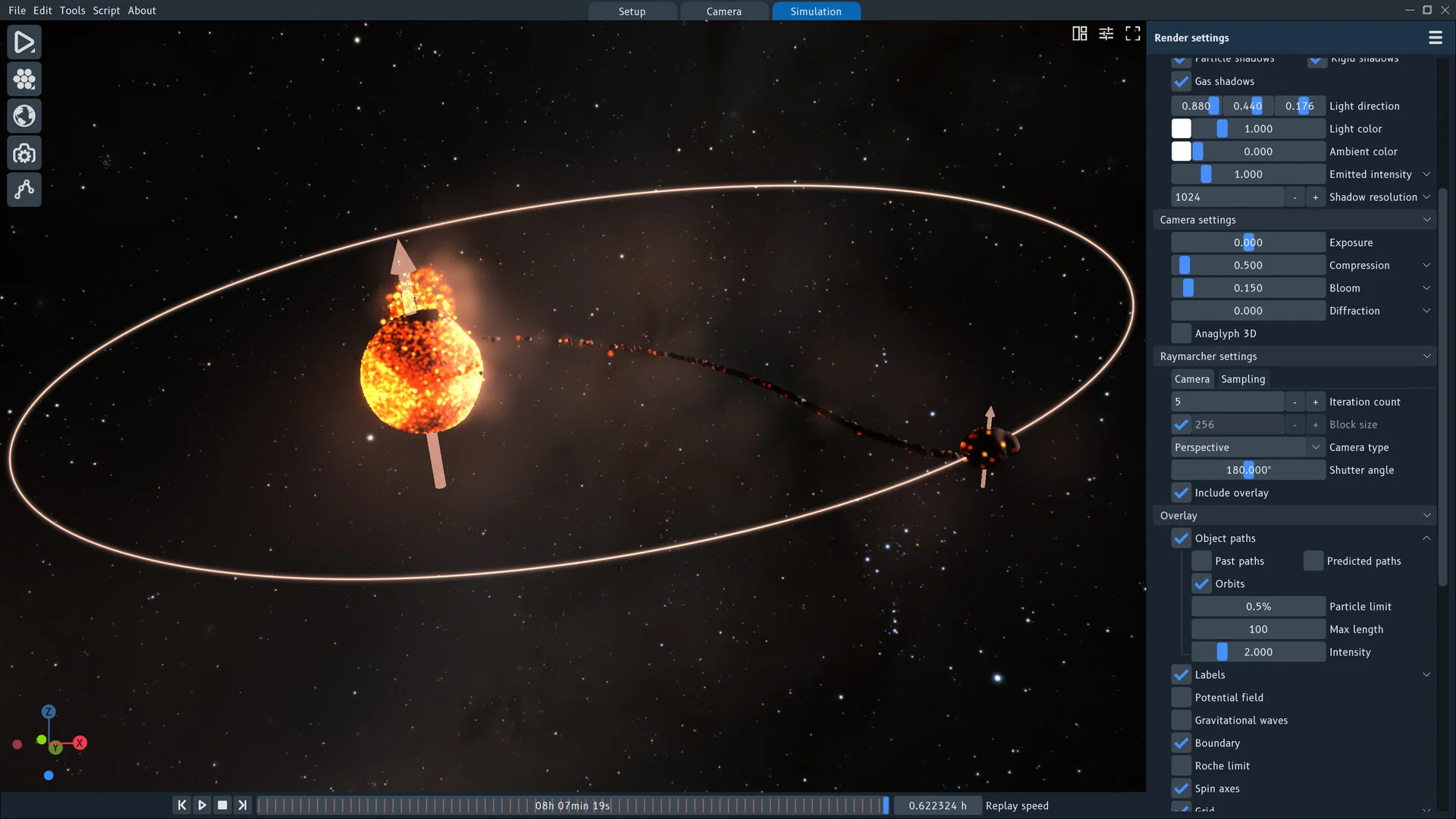Viewport: 1456px width, 819px height.
Task: Switch to the Sampling raymarcher tab
Action: point(1243,379)
